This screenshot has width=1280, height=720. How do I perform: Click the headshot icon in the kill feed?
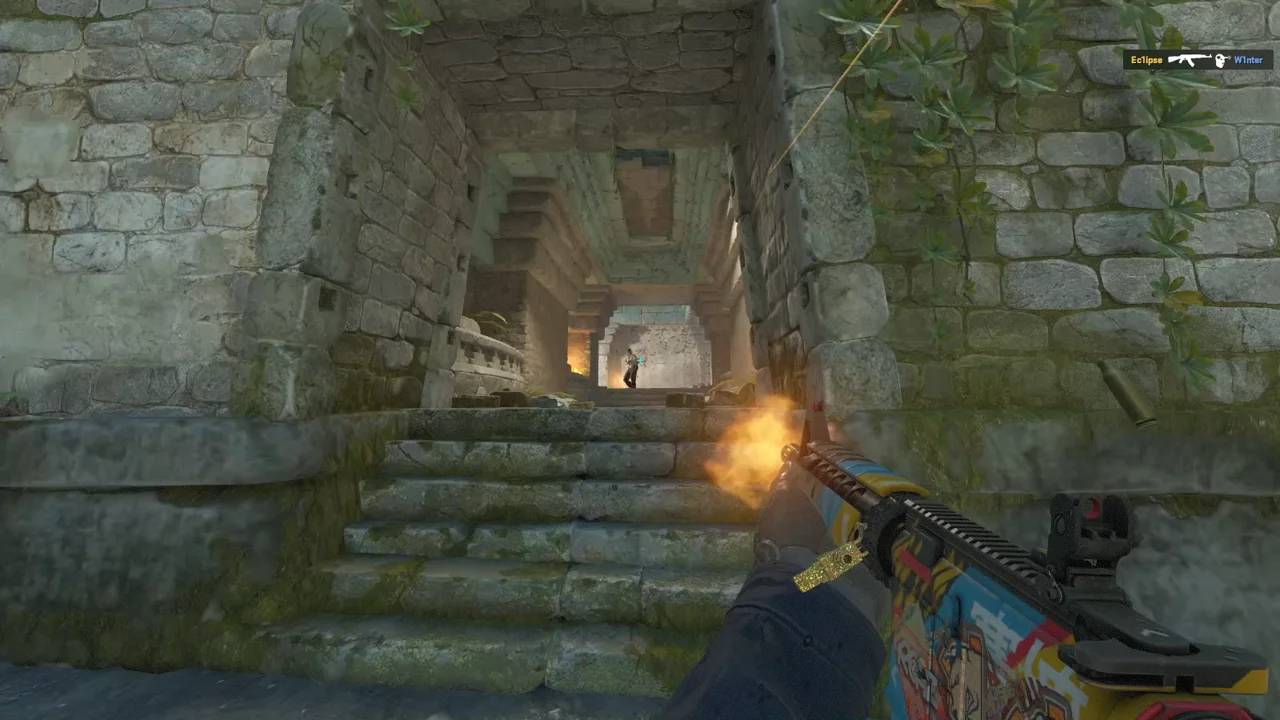1220,60
